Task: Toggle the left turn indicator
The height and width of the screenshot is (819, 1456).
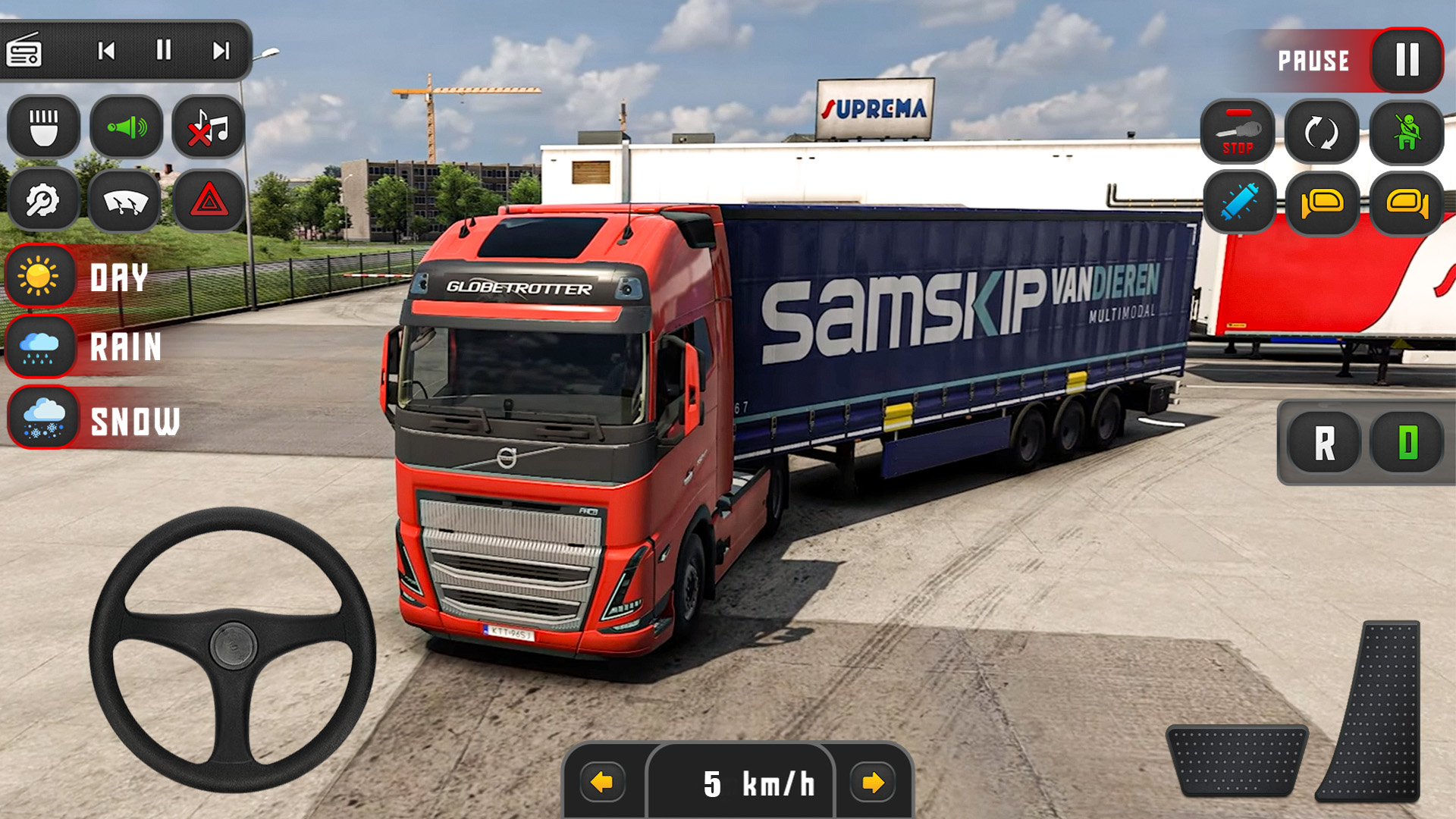Action: (x=1323, y=203)
